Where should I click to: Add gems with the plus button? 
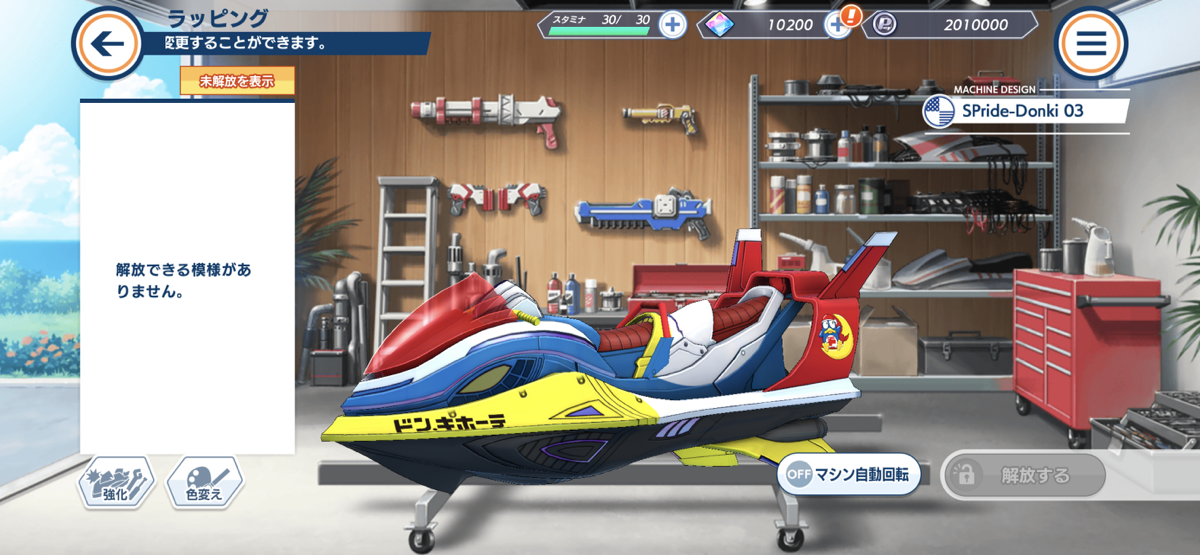point(837,25)
